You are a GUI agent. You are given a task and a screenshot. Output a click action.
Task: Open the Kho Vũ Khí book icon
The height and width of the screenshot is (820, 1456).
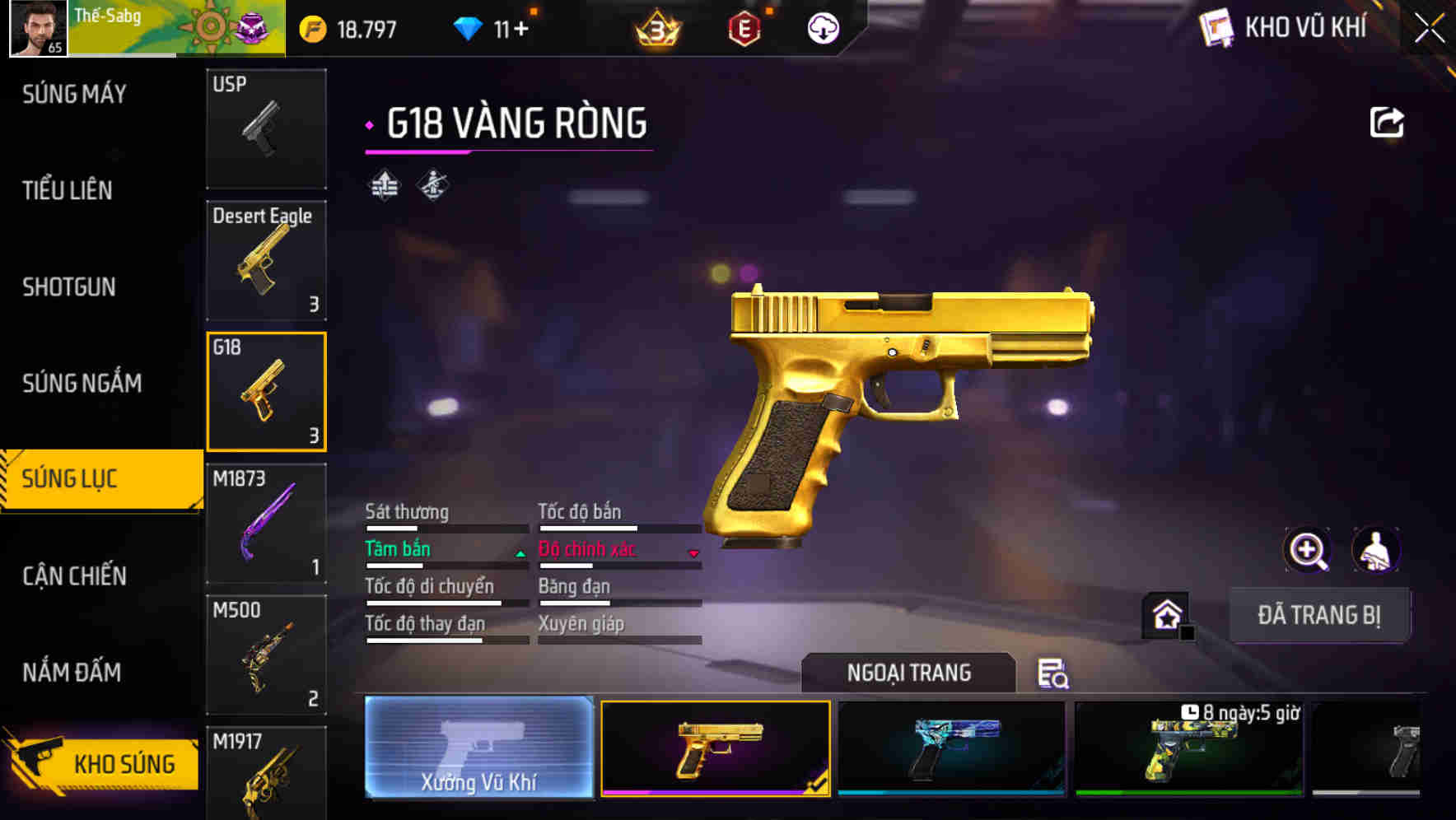[x=1215, y=28]
